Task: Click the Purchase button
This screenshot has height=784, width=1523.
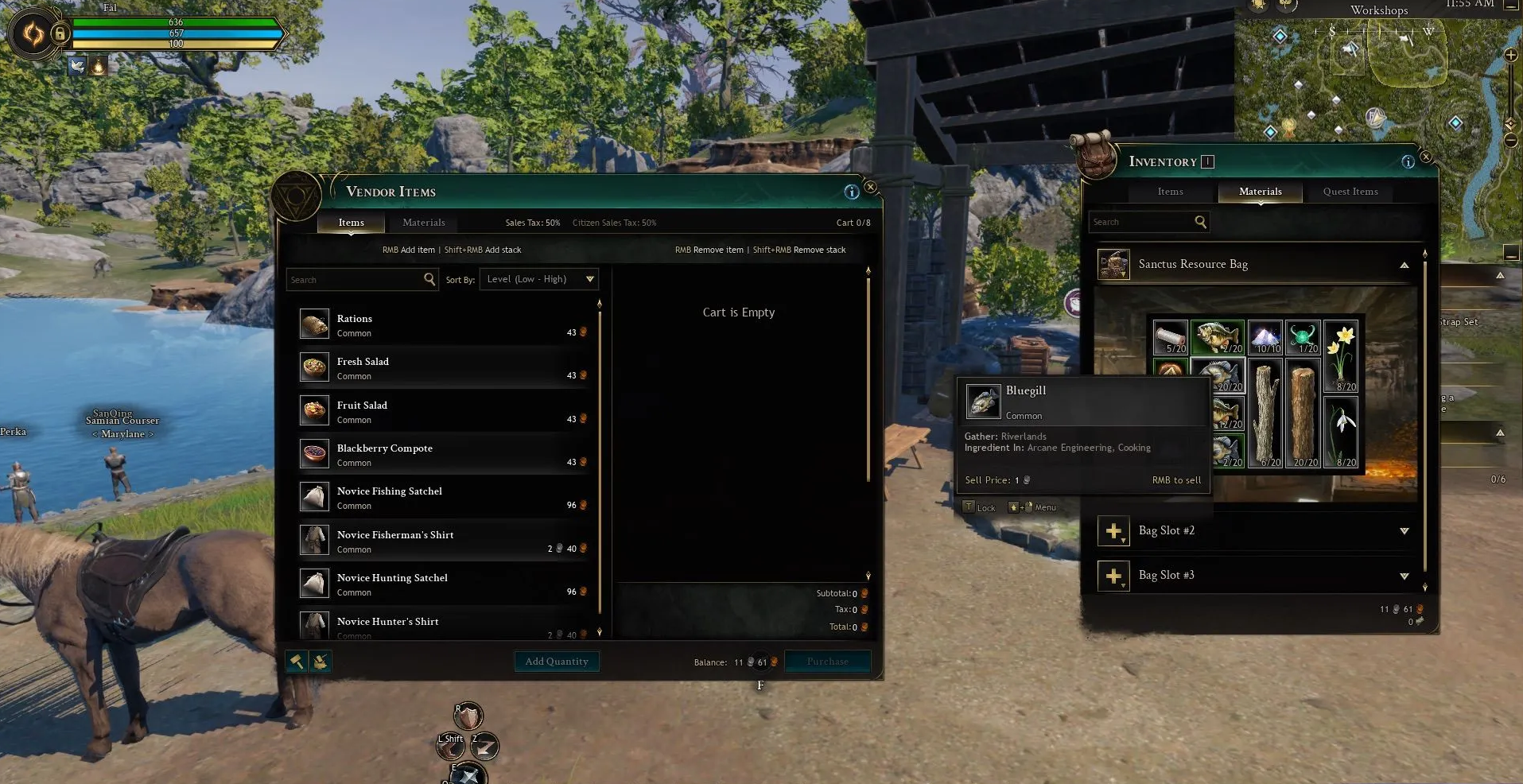Action: (x=827, y=662)
